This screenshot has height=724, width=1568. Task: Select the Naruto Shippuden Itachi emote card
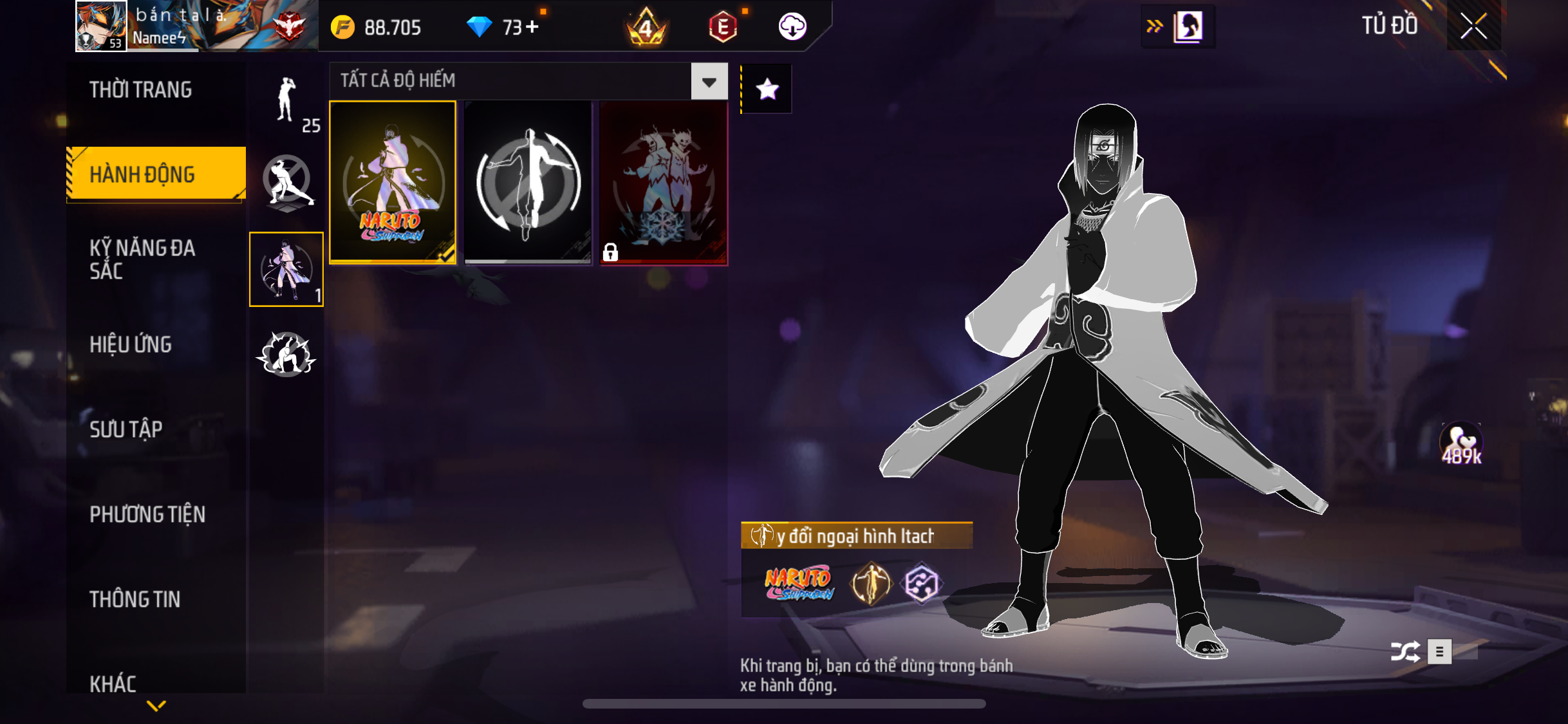point(393,182)
